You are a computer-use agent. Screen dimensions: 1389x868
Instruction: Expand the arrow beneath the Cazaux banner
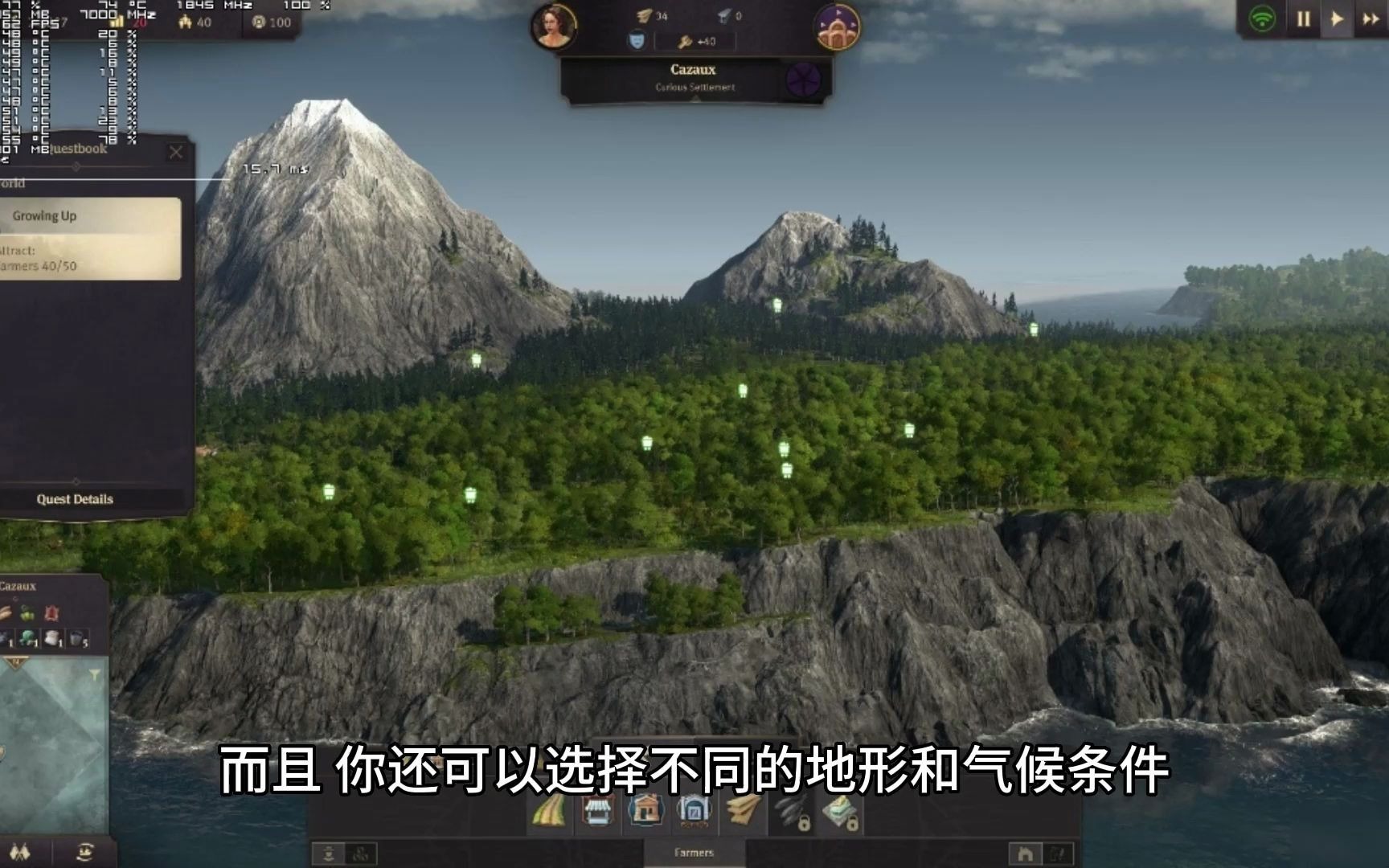(696, 98)
